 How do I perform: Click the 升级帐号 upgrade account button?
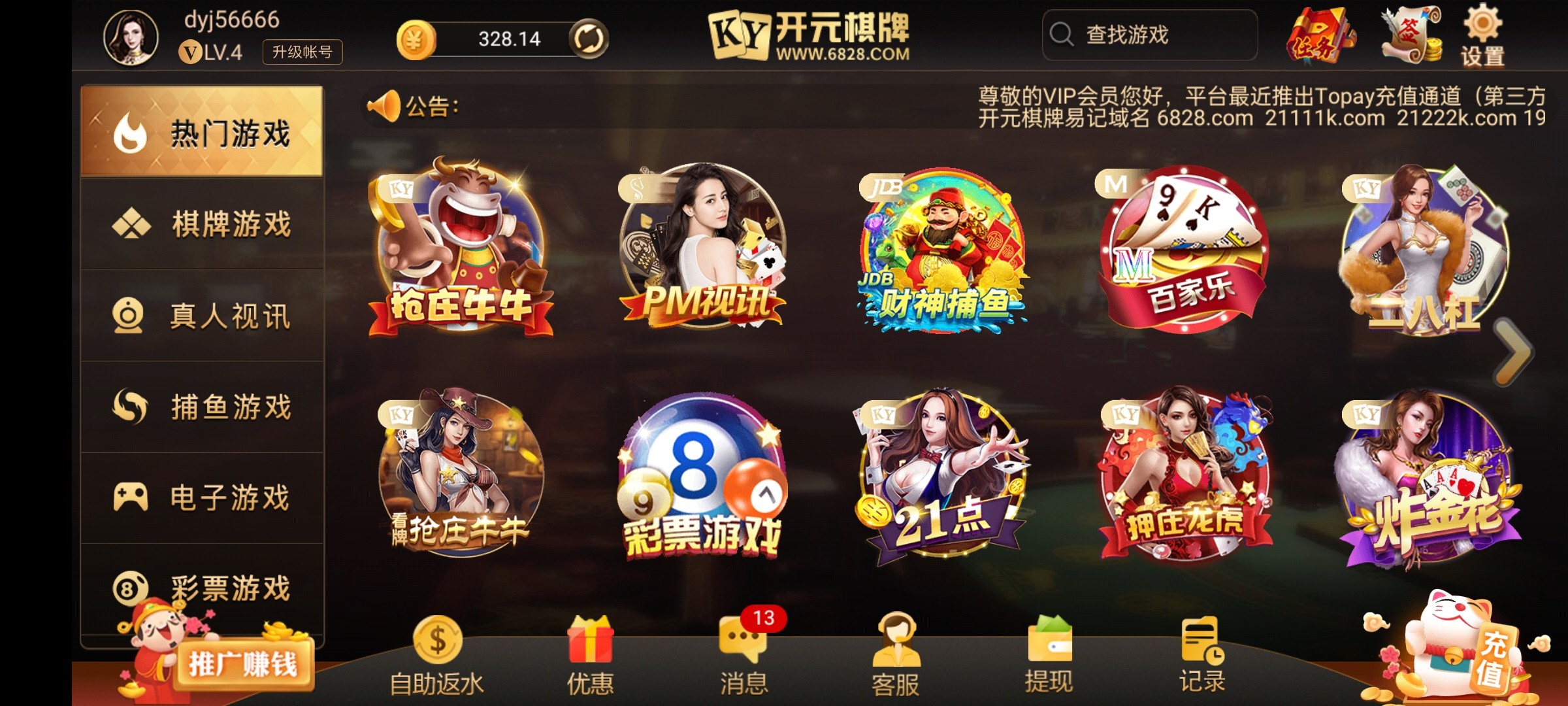coord(302,52)
